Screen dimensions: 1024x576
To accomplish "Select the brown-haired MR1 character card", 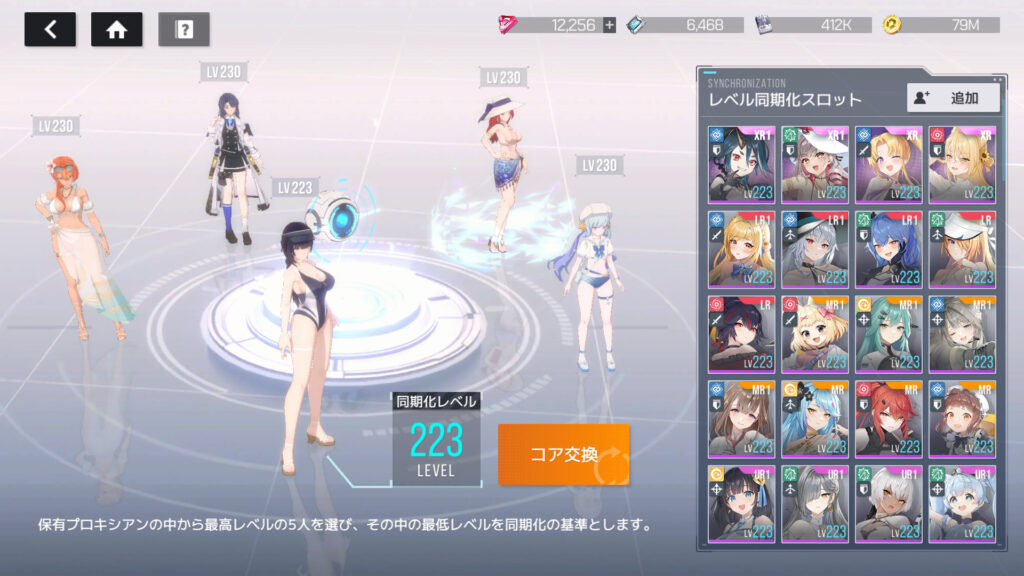I will (741, 418).
